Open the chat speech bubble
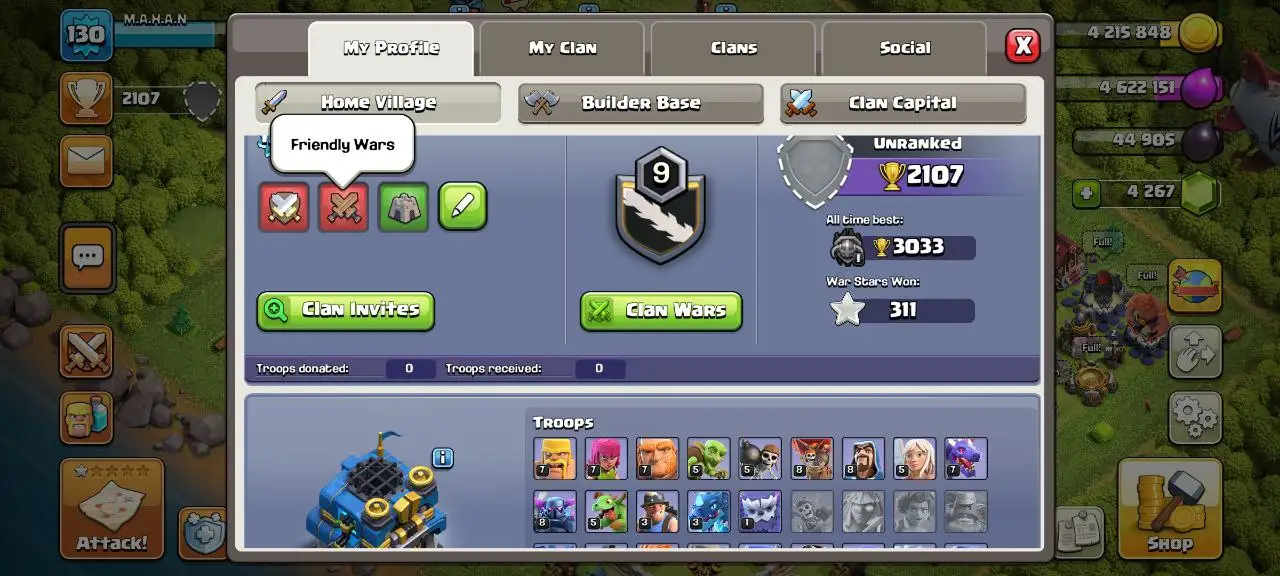The image size is (1280, 576). click(87, 257)
